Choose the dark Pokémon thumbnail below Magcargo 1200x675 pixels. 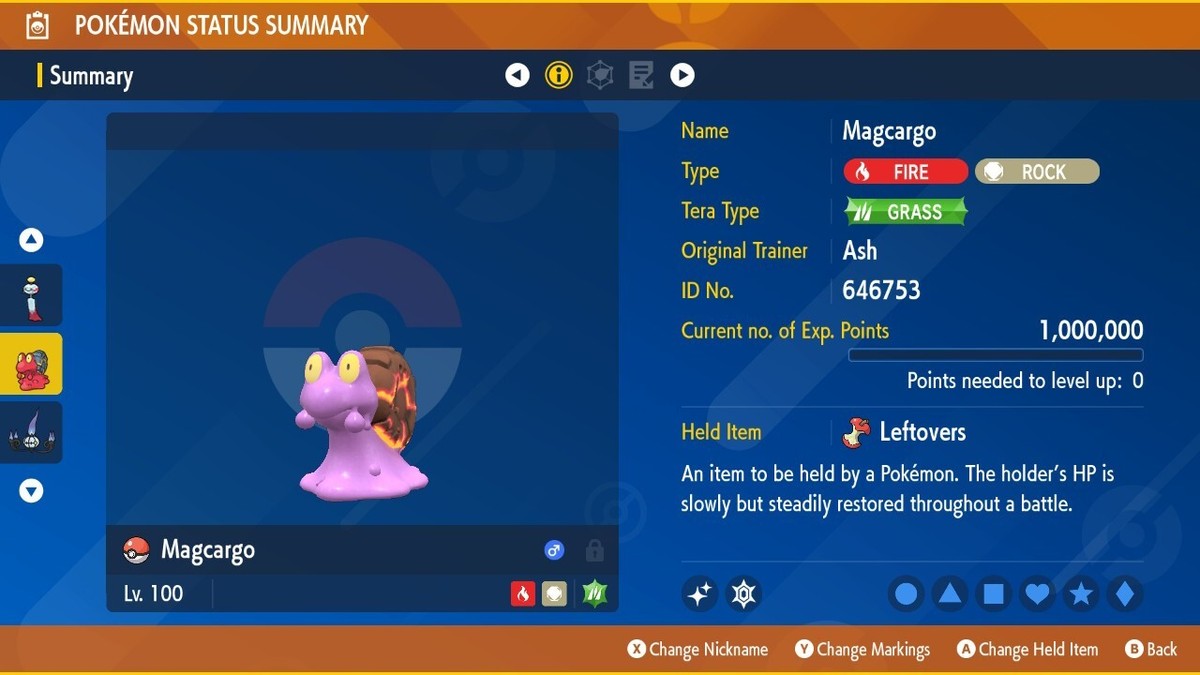click(x=31, y=433)
